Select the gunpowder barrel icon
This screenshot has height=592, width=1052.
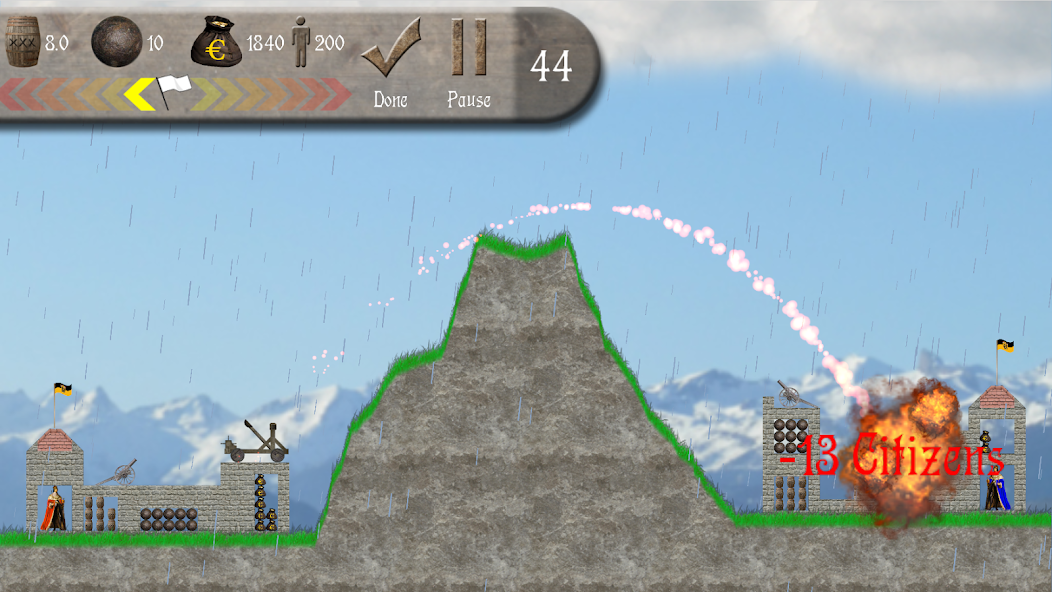point(22,42)
